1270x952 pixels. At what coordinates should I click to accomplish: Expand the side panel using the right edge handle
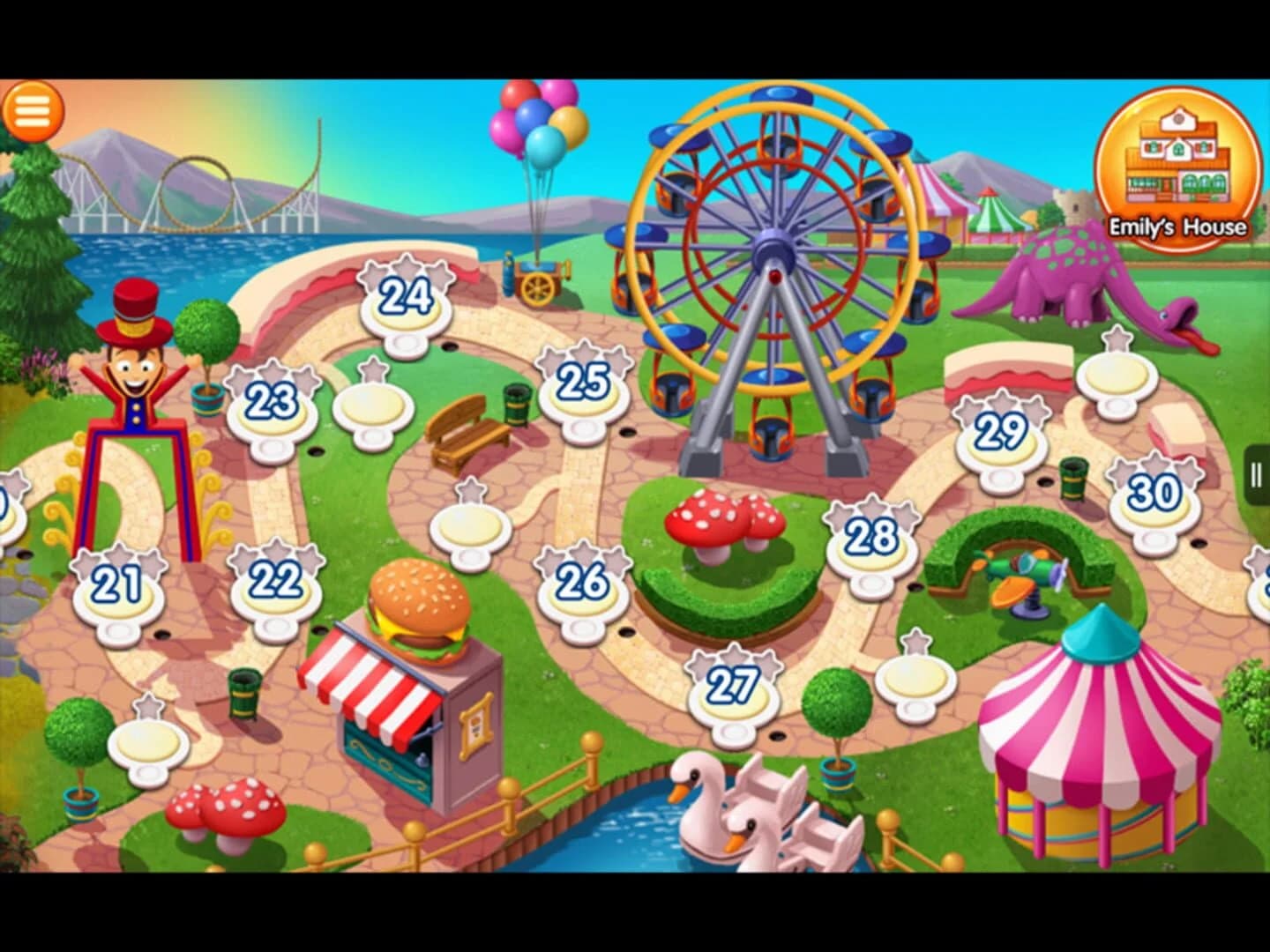1256,476
